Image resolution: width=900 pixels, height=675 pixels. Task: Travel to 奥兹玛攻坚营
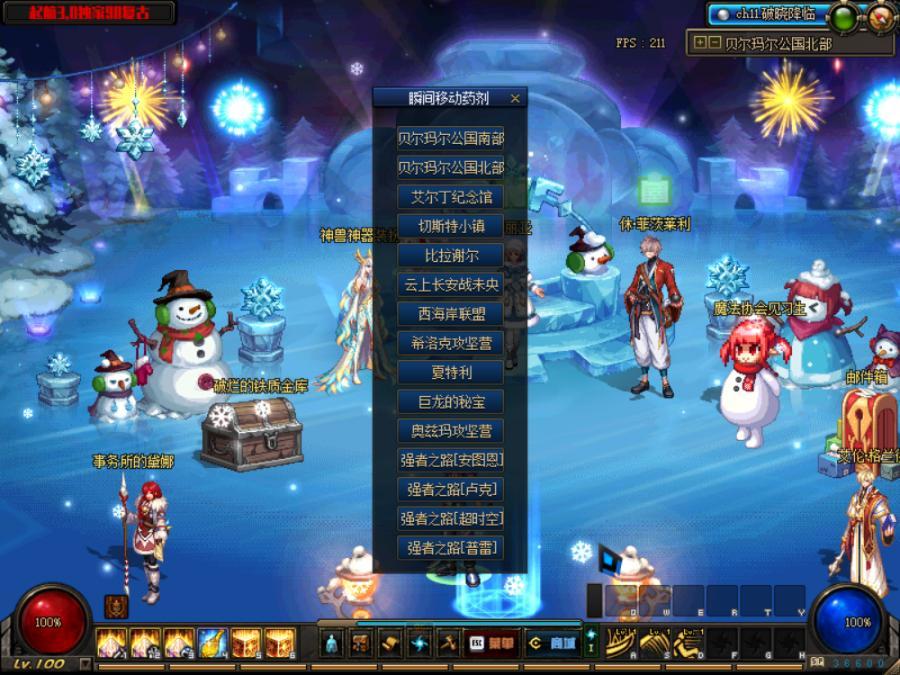(x=450, y=431)
